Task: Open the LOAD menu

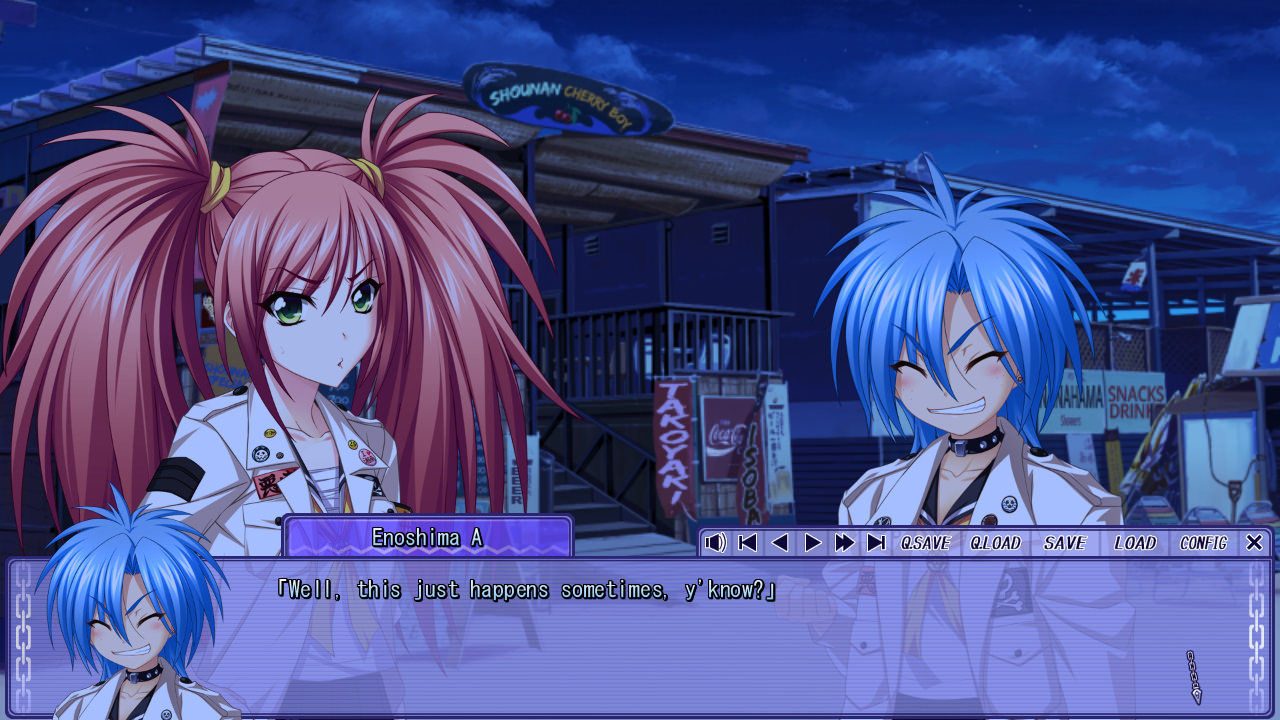Action: coord(1135,543)
